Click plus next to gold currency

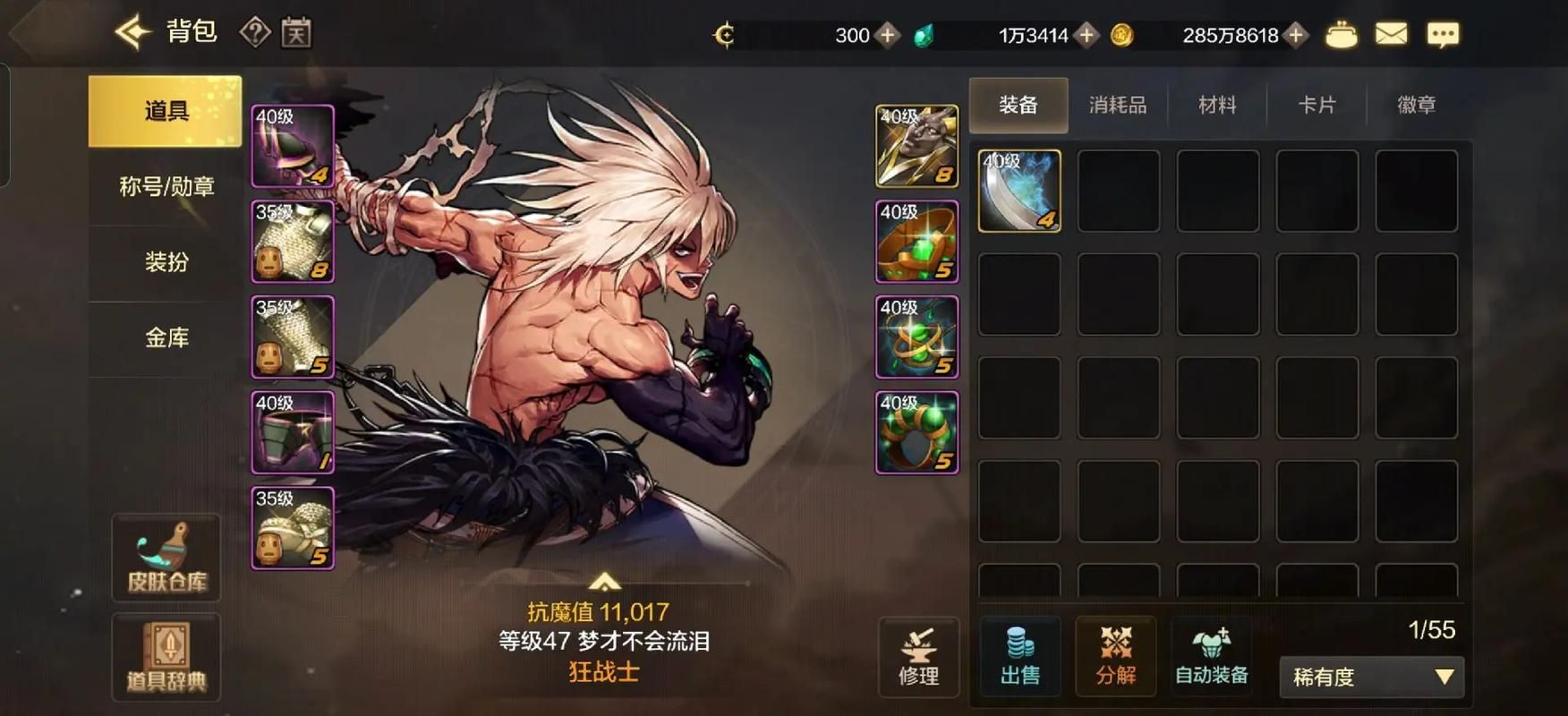[1294, 35]
